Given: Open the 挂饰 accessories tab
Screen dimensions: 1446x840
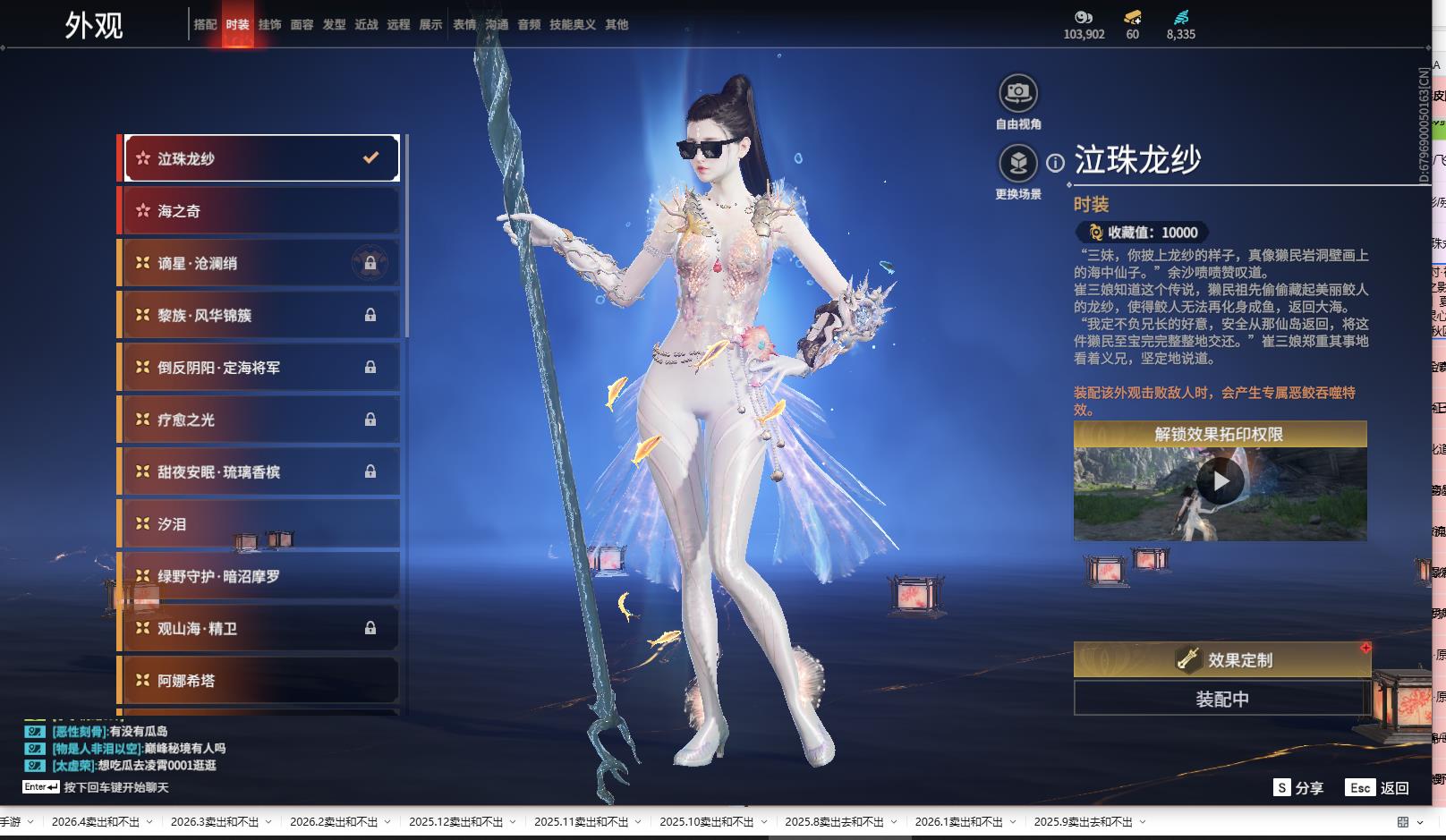Looking at the screenshot, I should (x=269, y=25).
